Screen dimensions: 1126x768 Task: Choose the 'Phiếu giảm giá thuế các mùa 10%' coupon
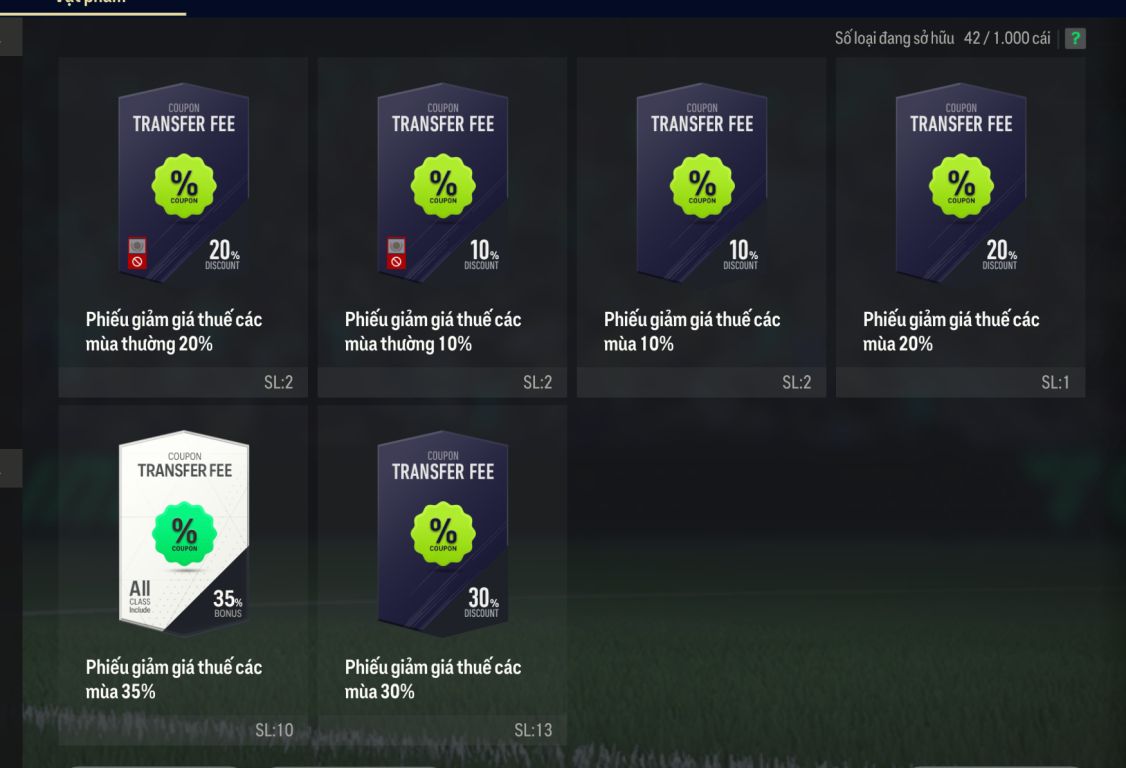point(701,227)
